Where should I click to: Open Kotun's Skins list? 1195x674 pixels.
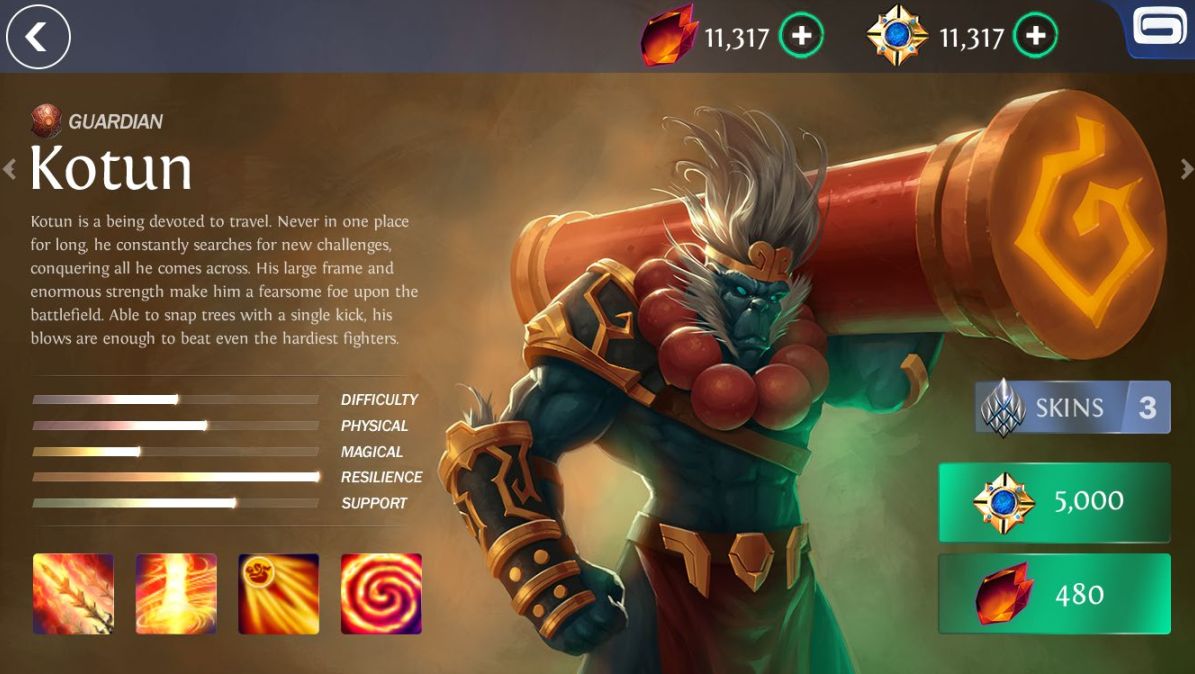click(1072, 407)
